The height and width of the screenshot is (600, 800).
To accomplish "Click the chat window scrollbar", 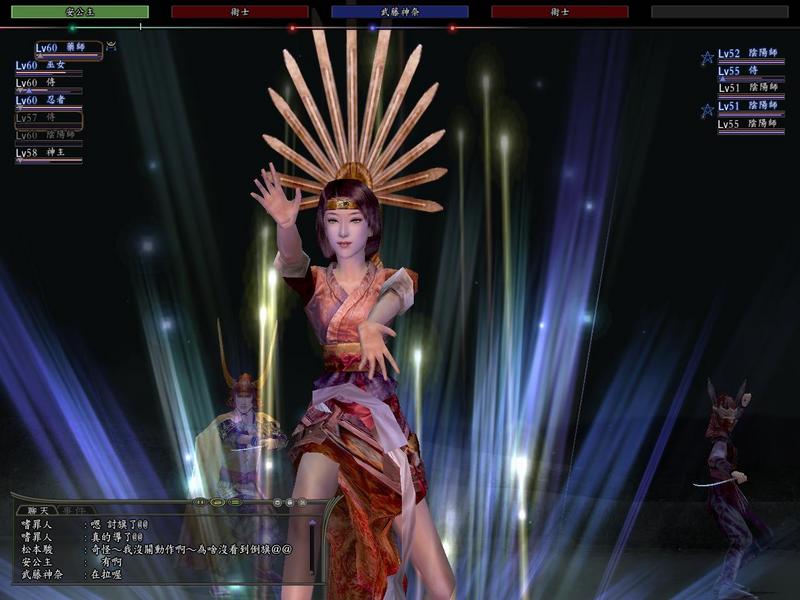I will (312, 545).
